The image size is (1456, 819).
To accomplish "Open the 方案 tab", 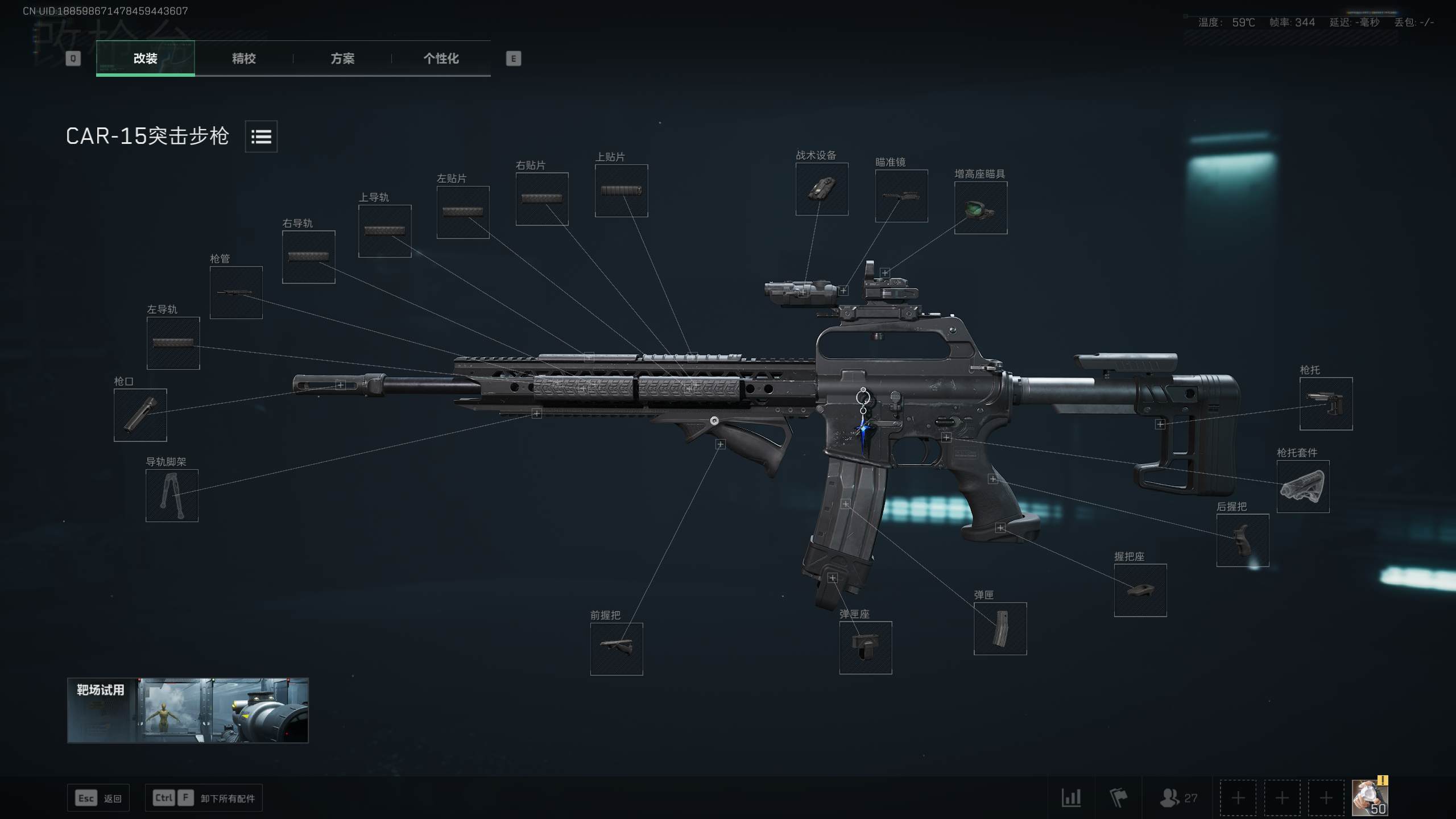I will [342, 58].
